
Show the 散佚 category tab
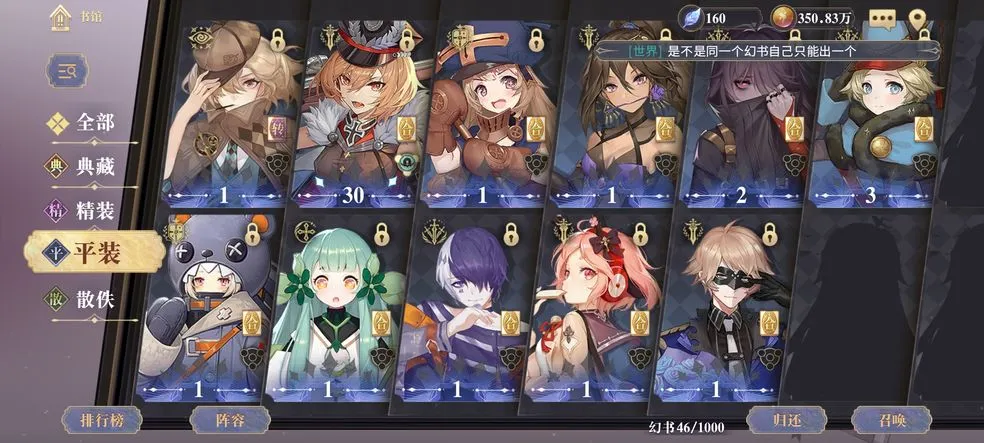coord(83,298)
